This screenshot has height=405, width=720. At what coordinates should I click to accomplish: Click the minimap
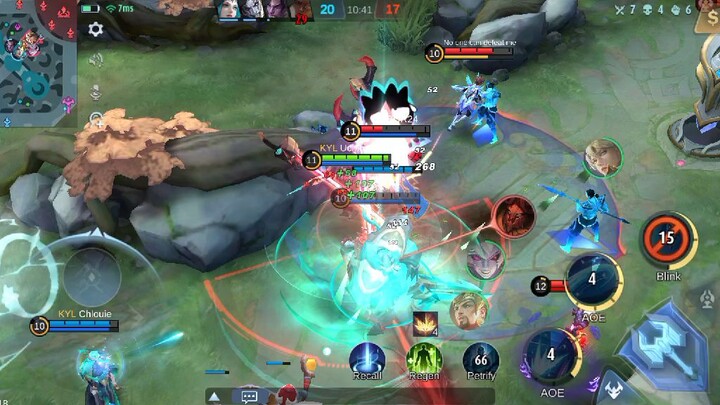pyautogui.click(x=38, y=60)
